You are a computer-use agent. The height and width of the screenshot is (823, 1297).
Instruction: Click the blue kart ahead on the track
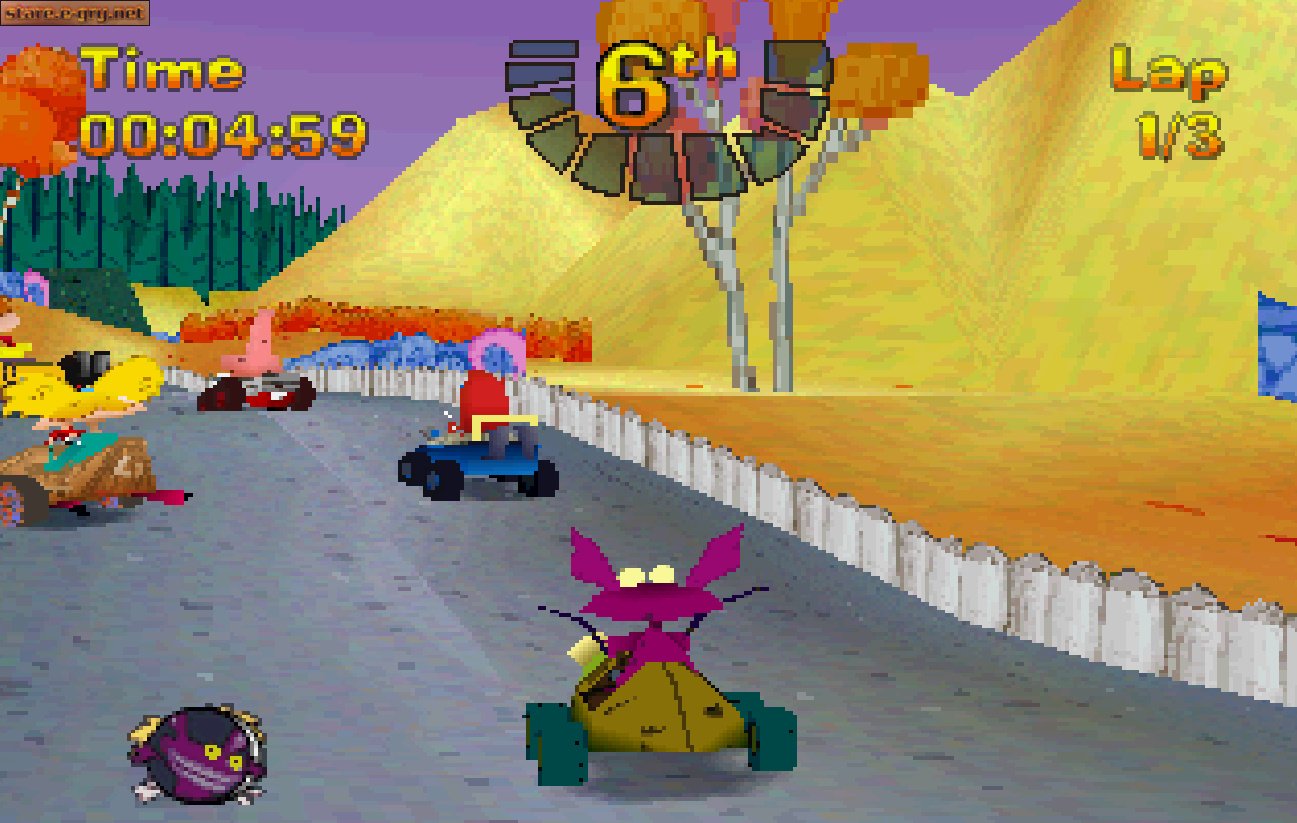click(x=480, y=455)
